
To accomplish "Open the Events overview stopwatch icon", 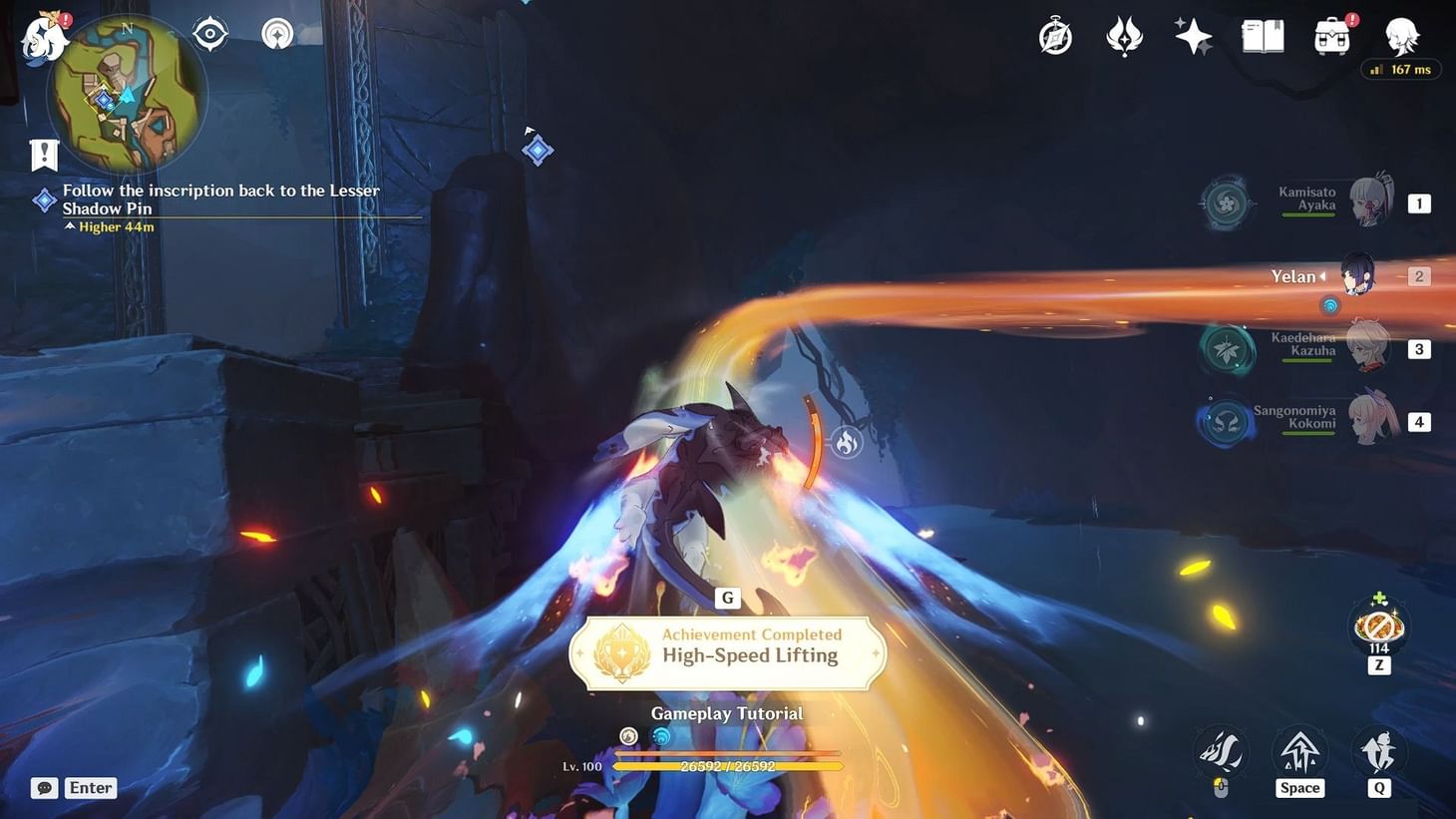I will (1054, 36).
